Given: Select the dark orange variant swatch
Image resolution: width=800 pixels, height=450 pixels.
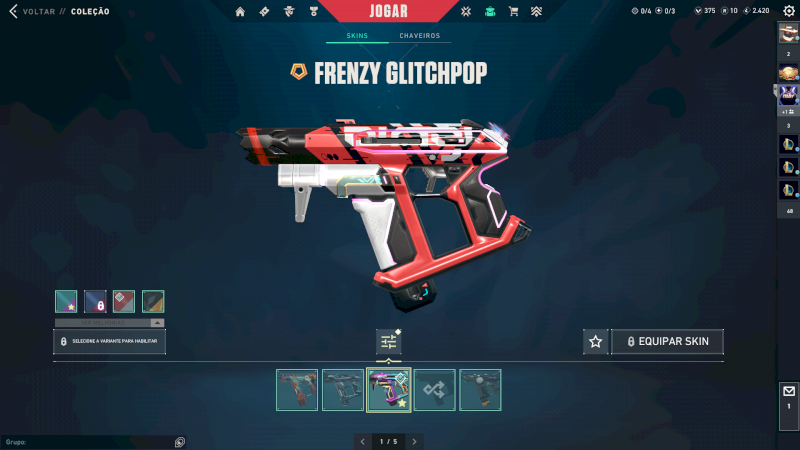Looking at the screenshot, I should pos(153,301).
